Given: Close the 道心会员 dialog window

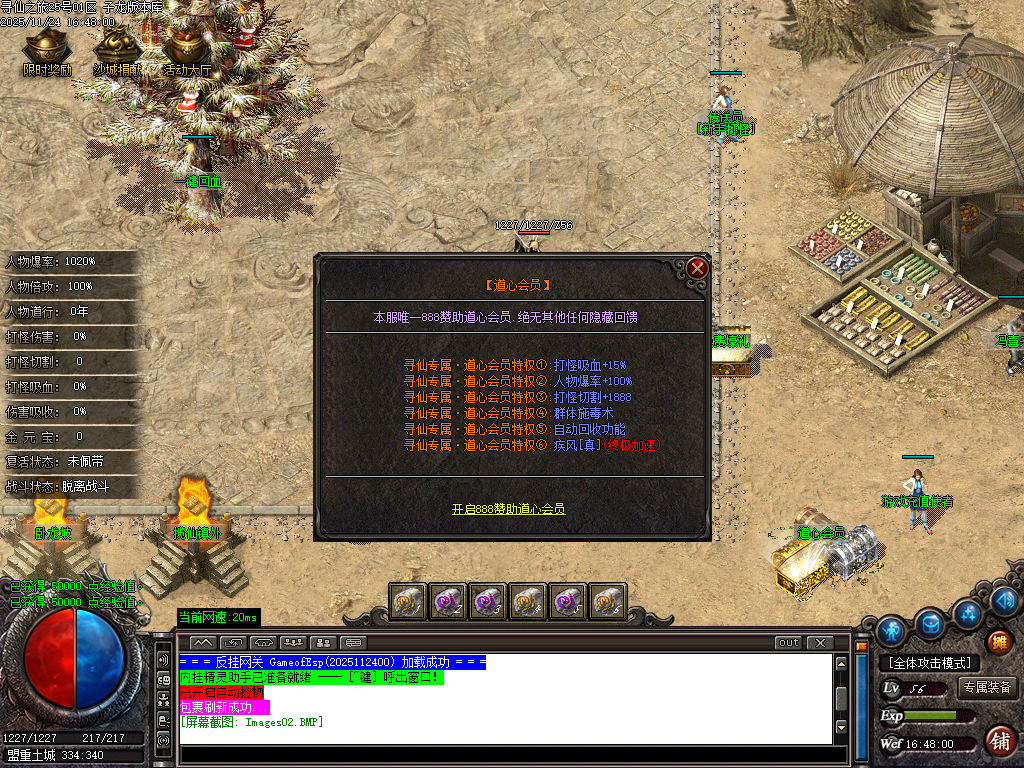Looking at the screenshot, I should pos(697,268).
